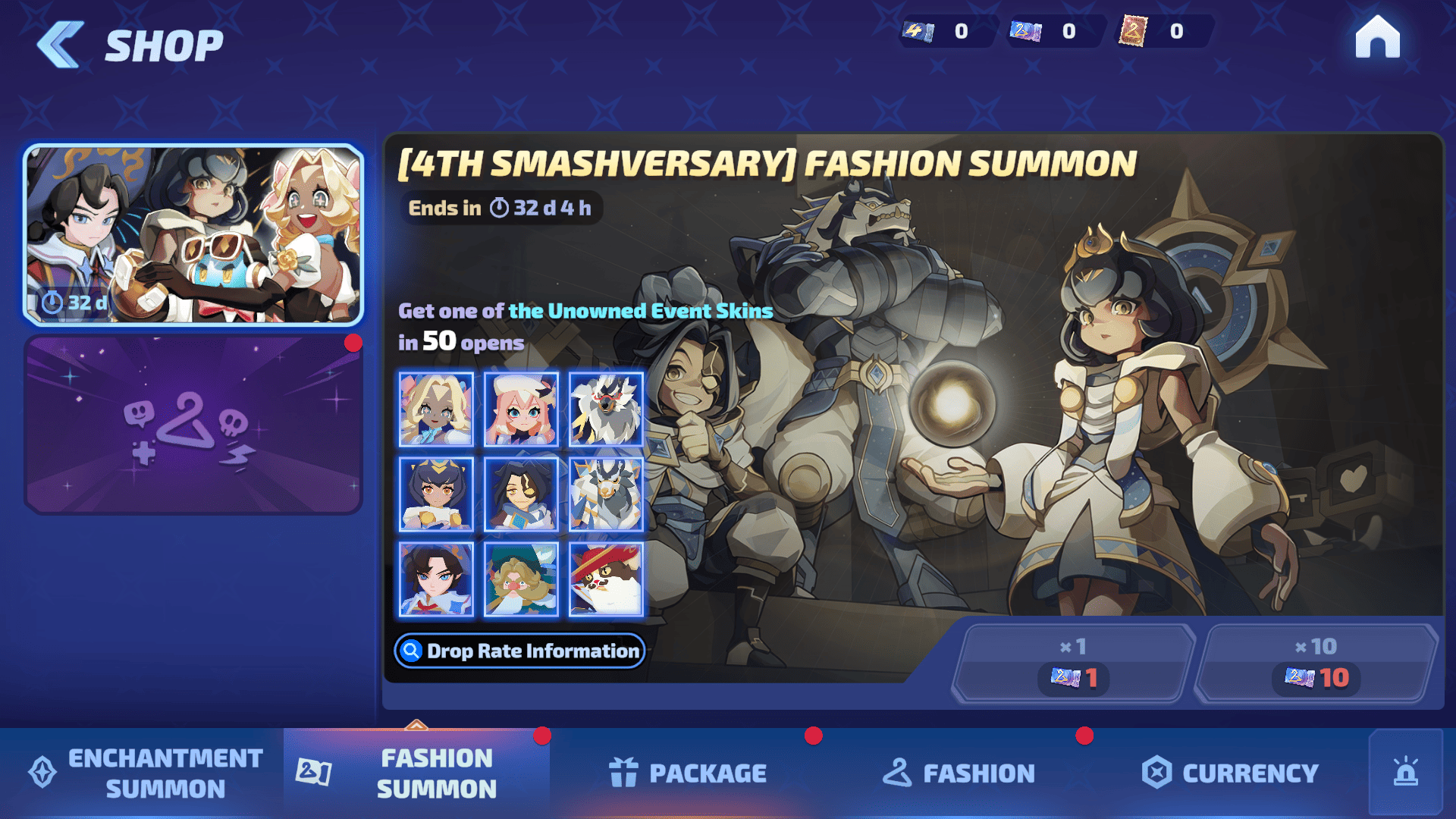Preview the blonde girl skin thumbnail
Viewport: 1456px width, 819px height.
tap(436, 409)
